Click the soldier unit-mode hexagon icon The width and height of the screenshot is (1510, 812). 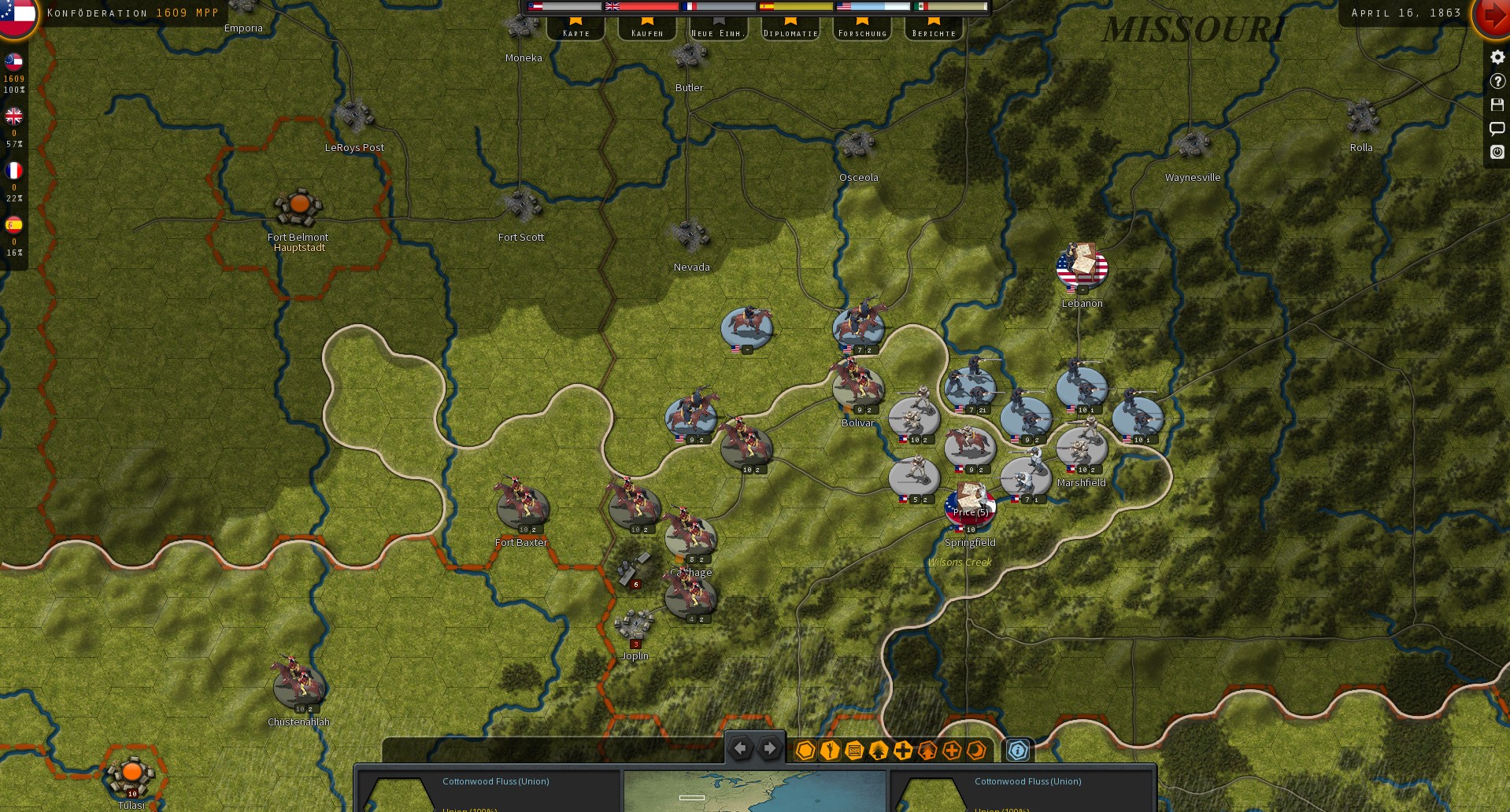coord(828,750)
